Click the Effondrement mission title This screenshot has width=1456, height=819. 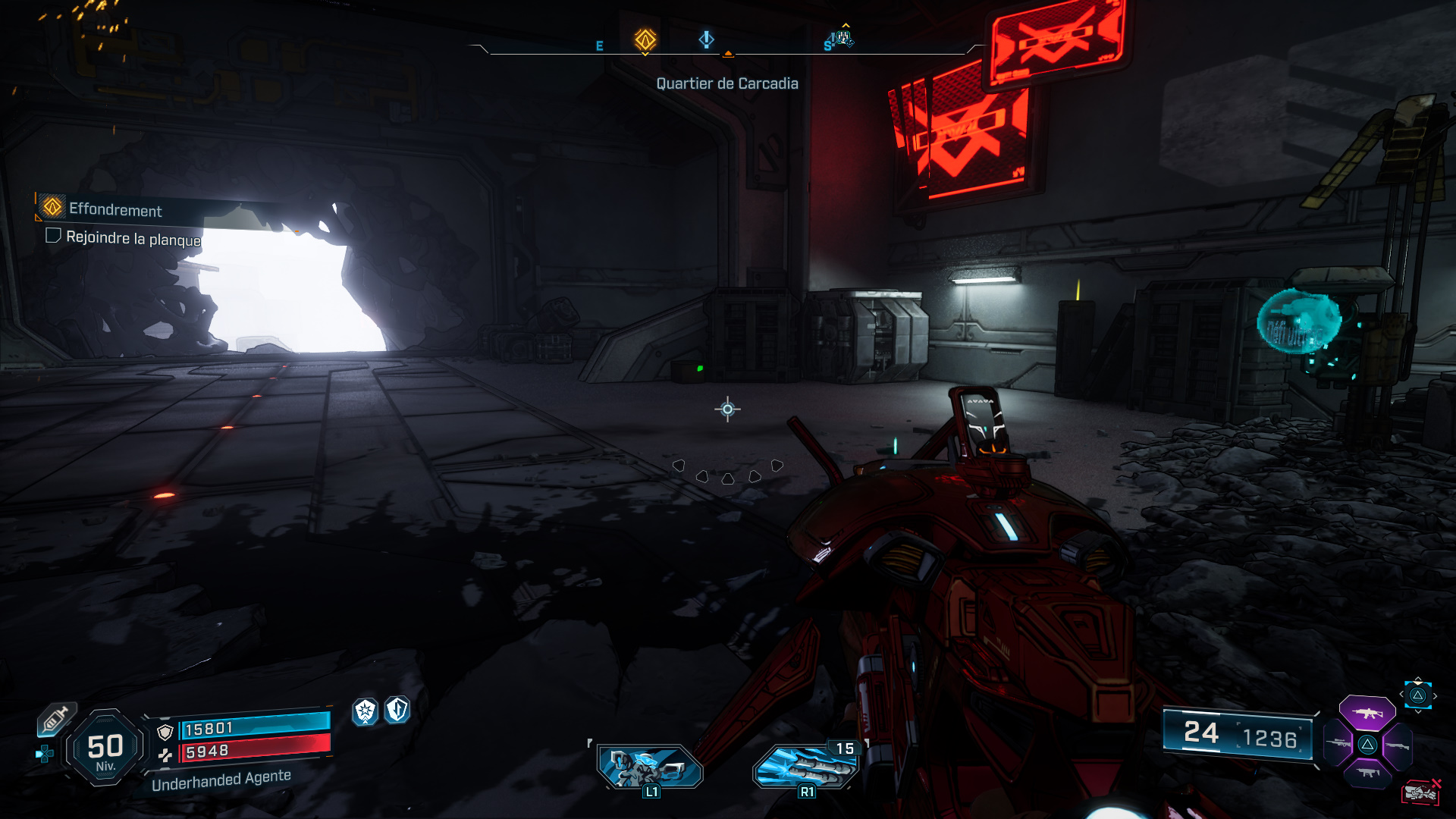coord(115,211)
